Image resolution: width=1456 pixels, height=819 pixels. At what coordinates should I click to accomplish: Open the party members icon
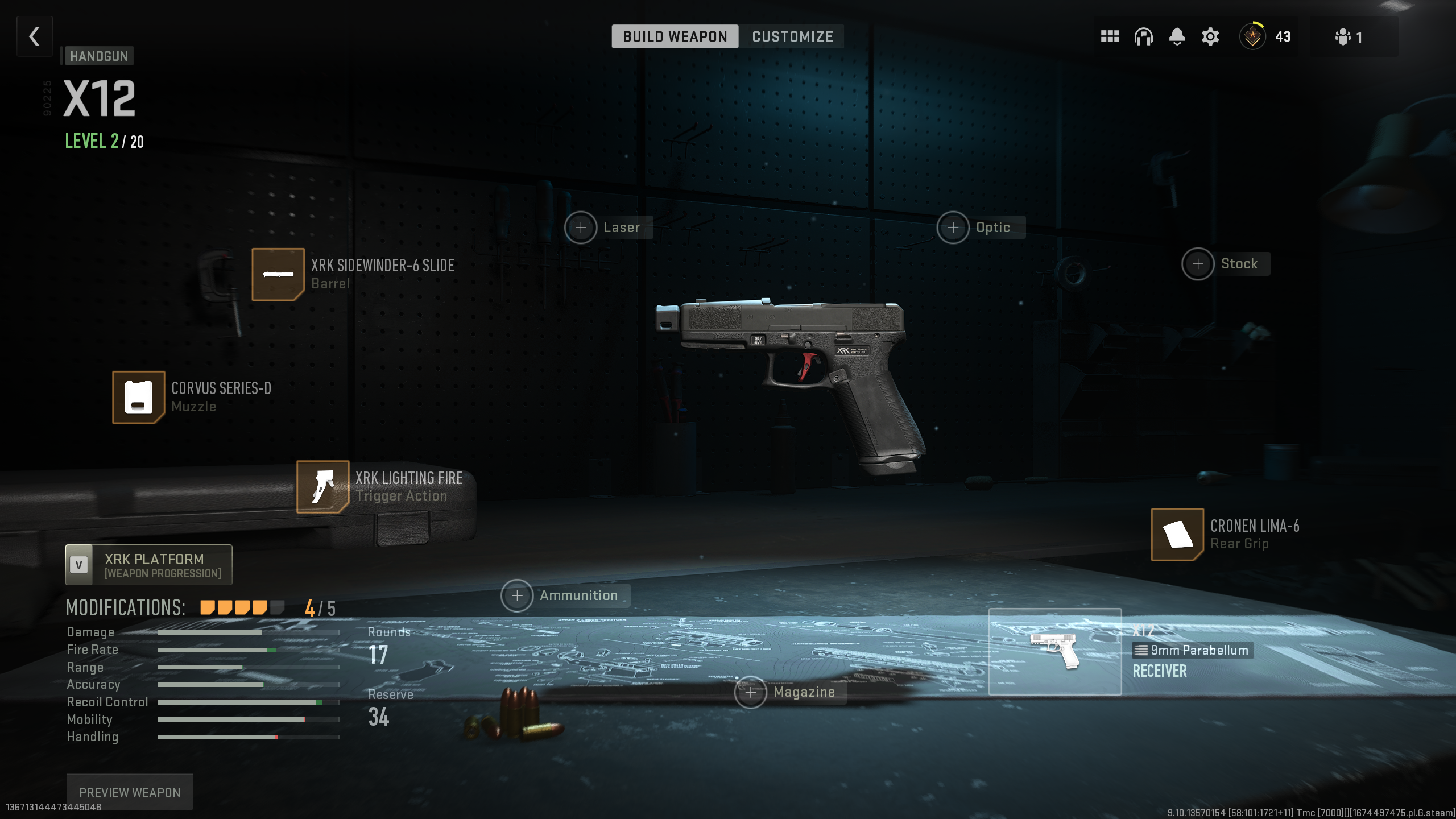coord(1349,38)
